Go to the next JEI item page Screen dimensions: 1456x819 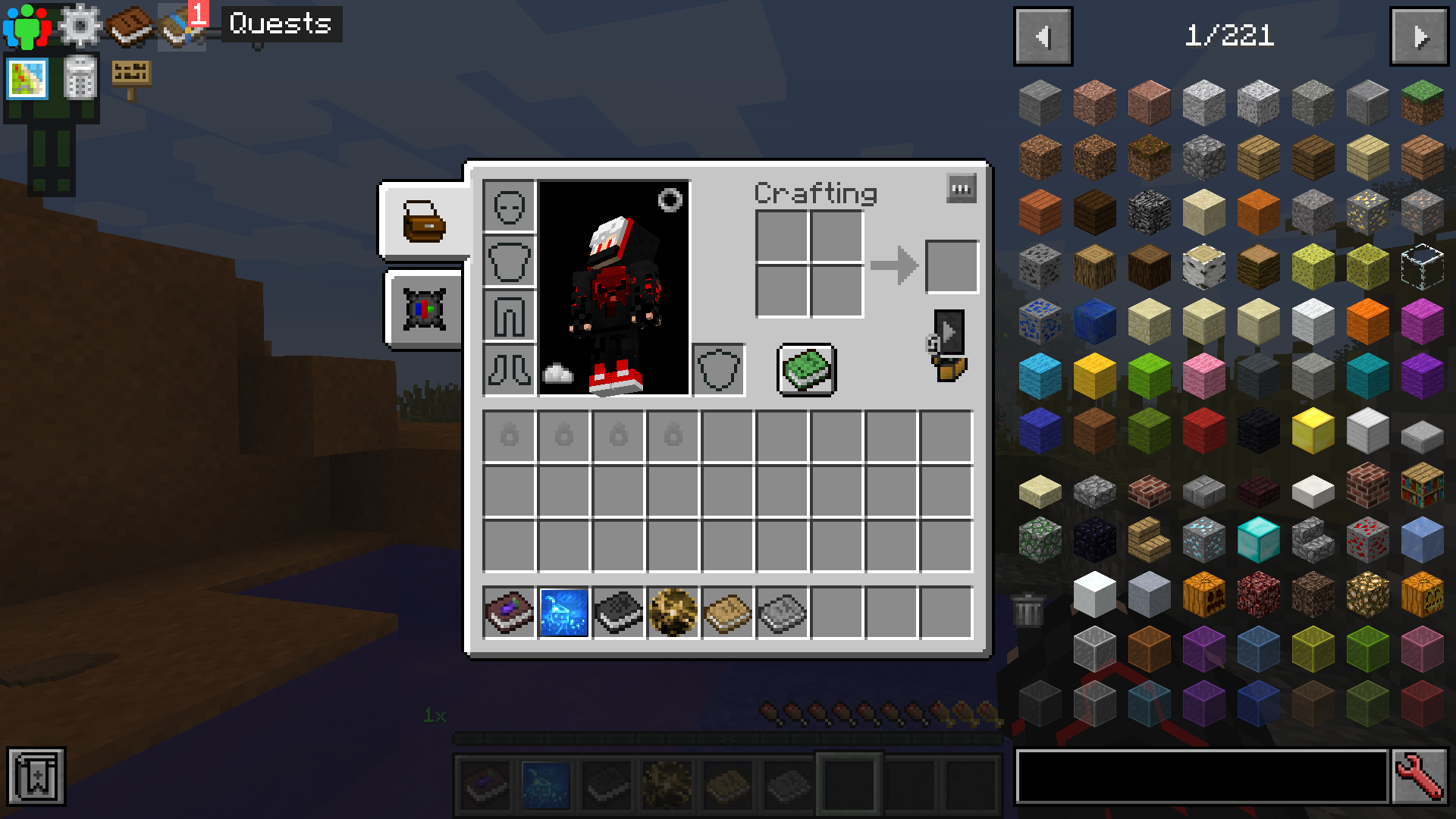pos(1420,34)
